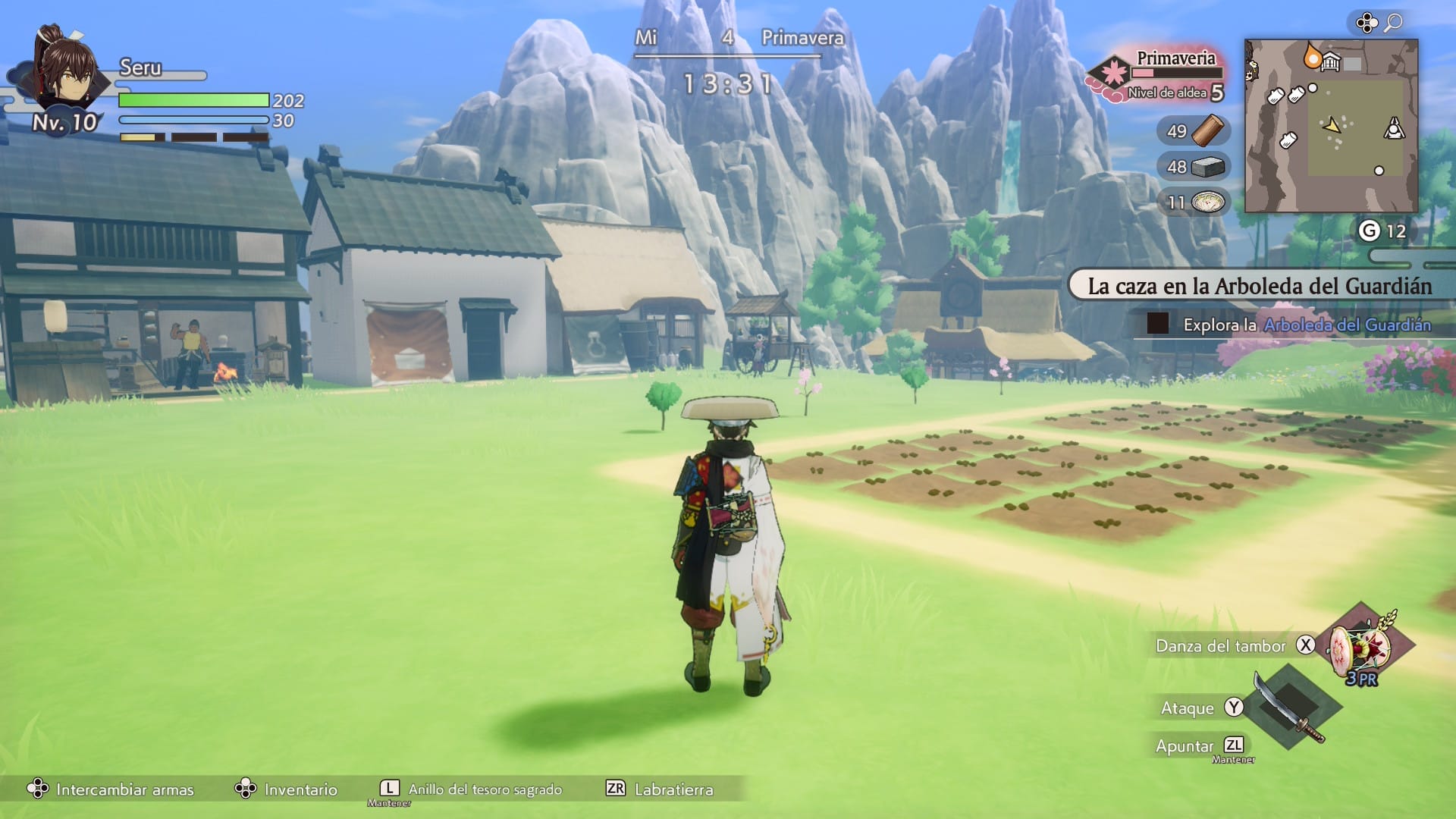Expand the orange waypoint marker on the minimap
The width and height of the screenshot is (1456, 819).
1313,57
